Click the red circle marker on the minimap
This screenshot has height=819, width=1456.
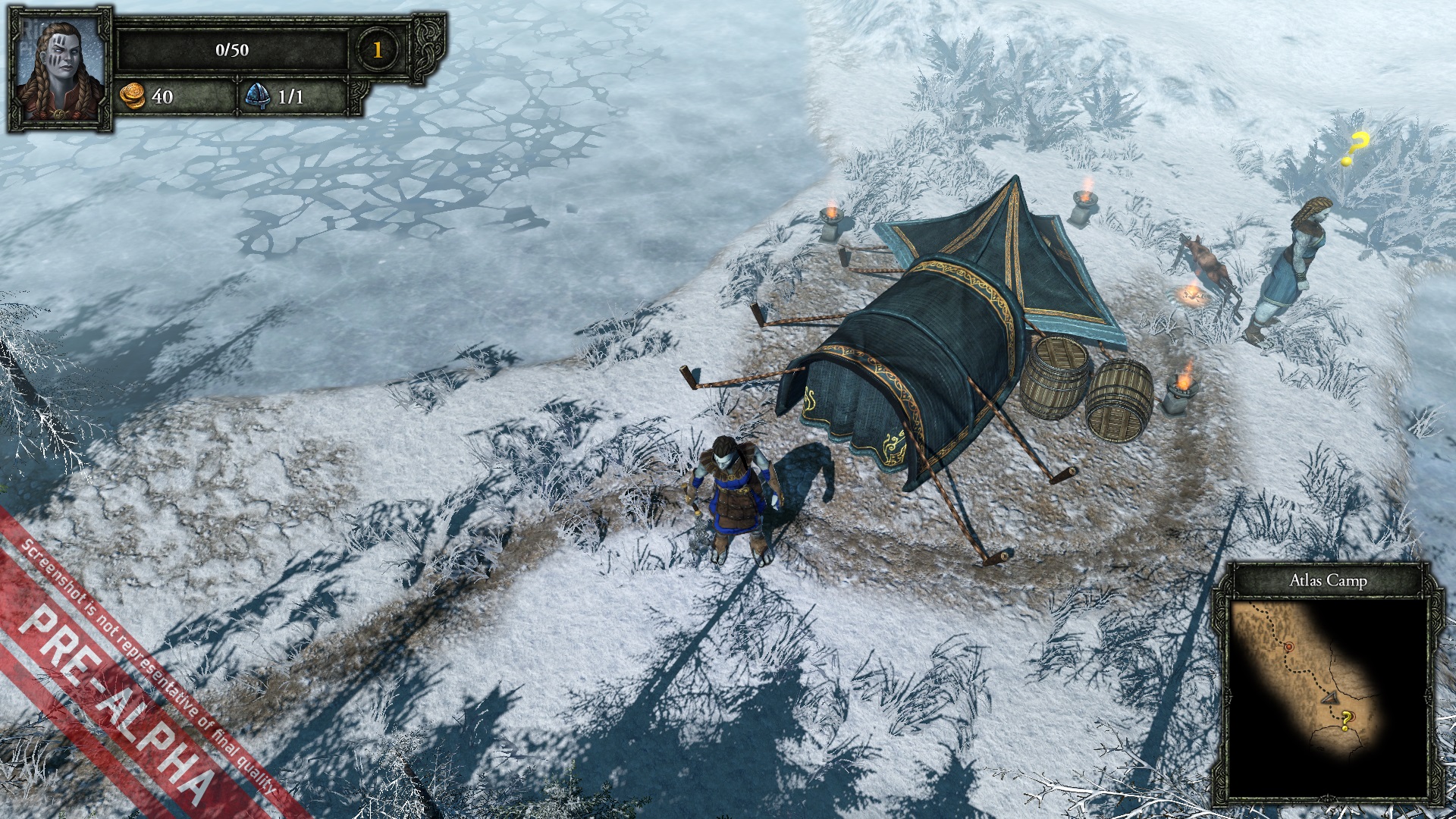(x=1289, y=647)
